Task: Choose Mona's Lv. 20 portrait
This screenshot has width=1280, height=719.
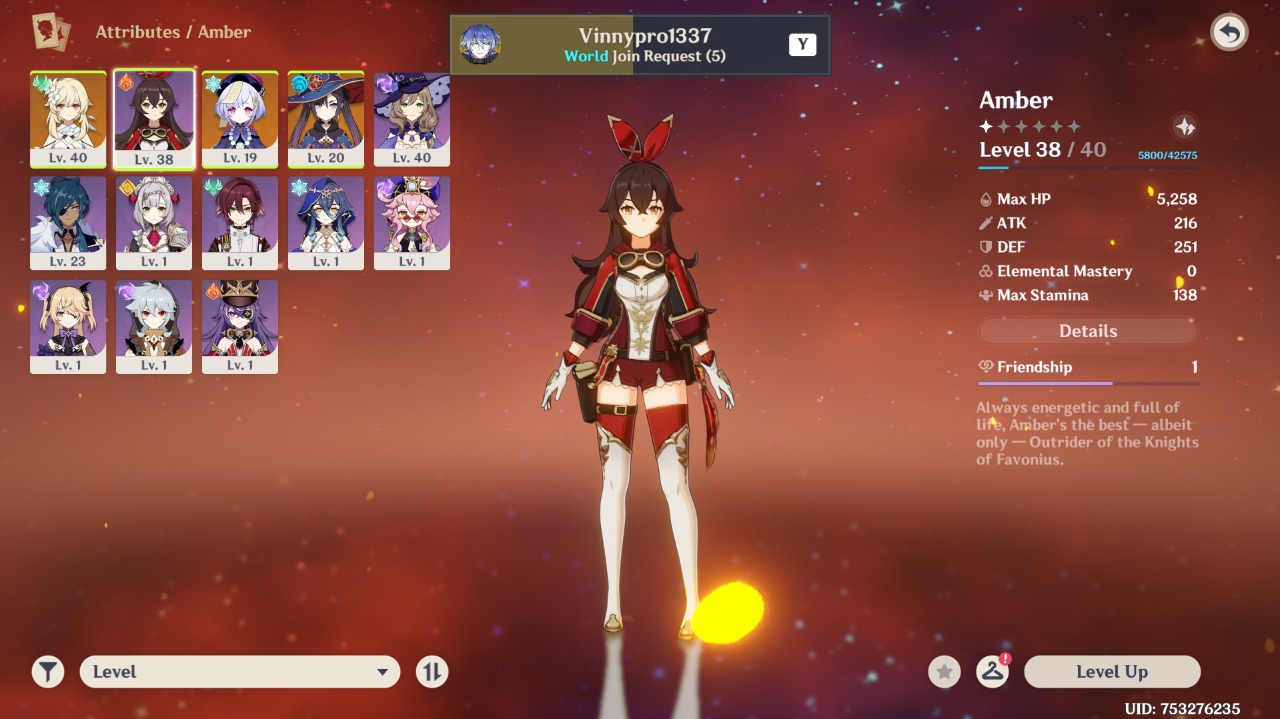Action: tap(326, 119)
